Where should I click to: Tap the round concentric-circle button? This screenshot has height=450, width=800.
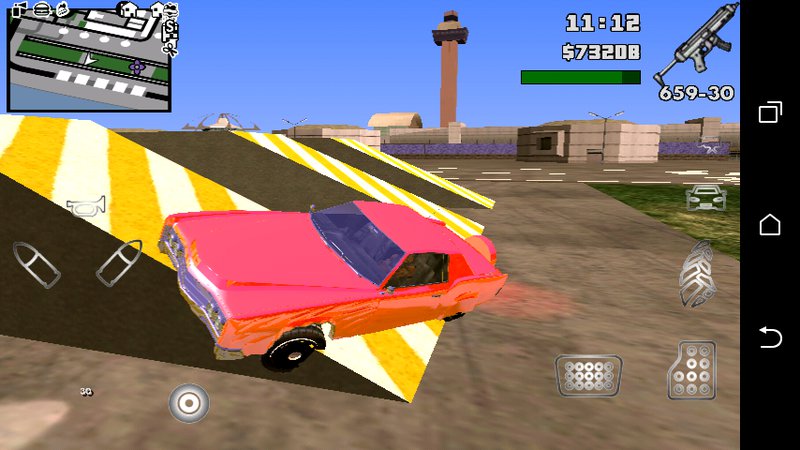188,403
